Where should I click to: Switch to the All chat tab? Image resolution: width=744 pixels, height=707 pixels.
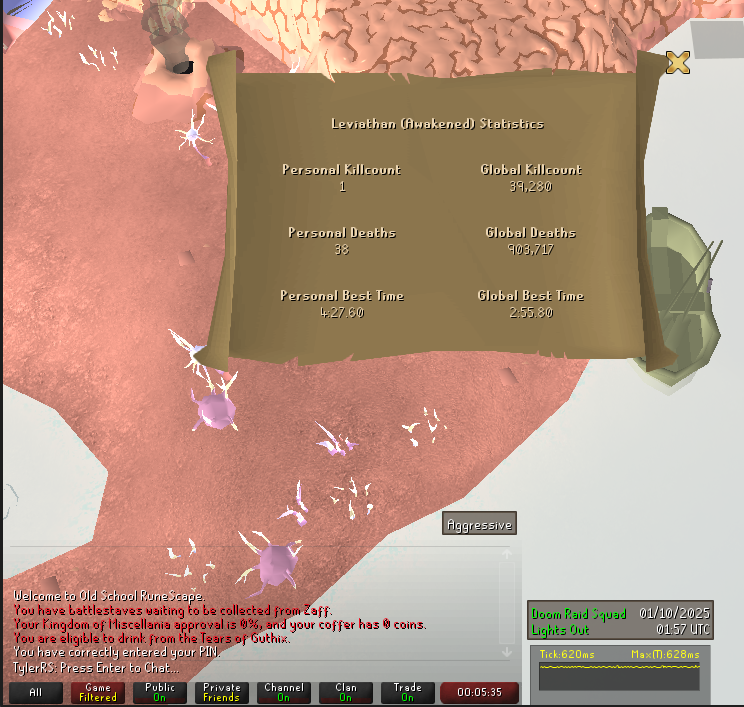36,692
